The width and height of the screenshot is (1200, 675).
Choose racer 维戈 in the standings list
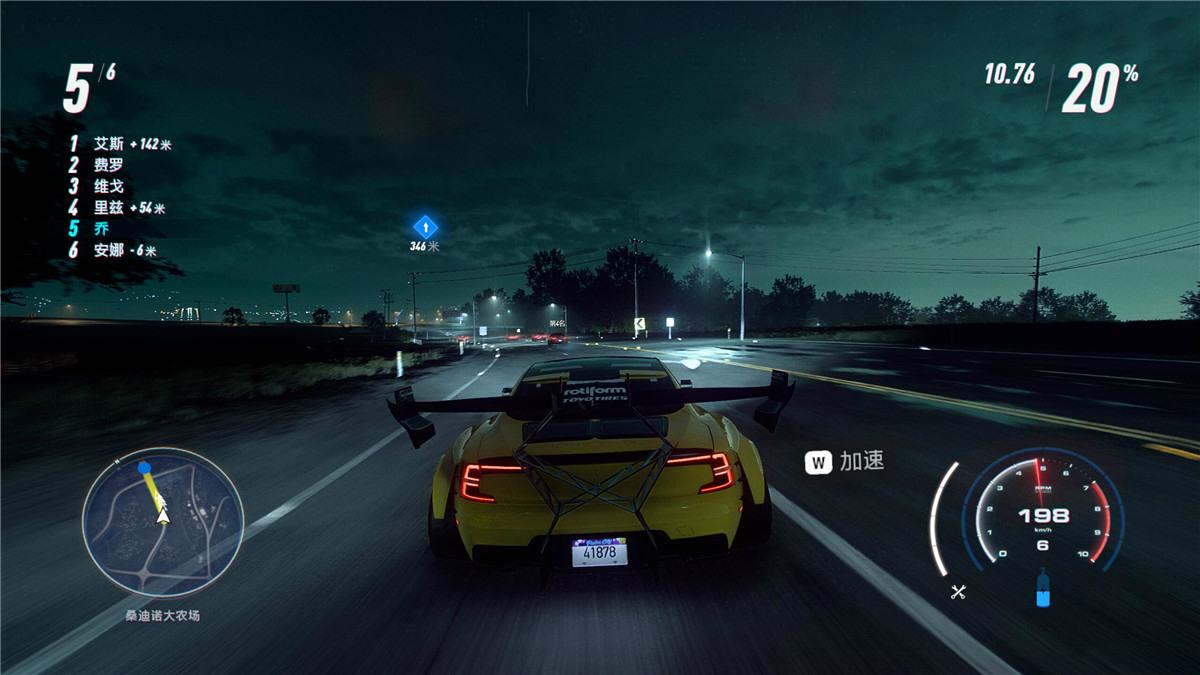[x=108, y=186]
